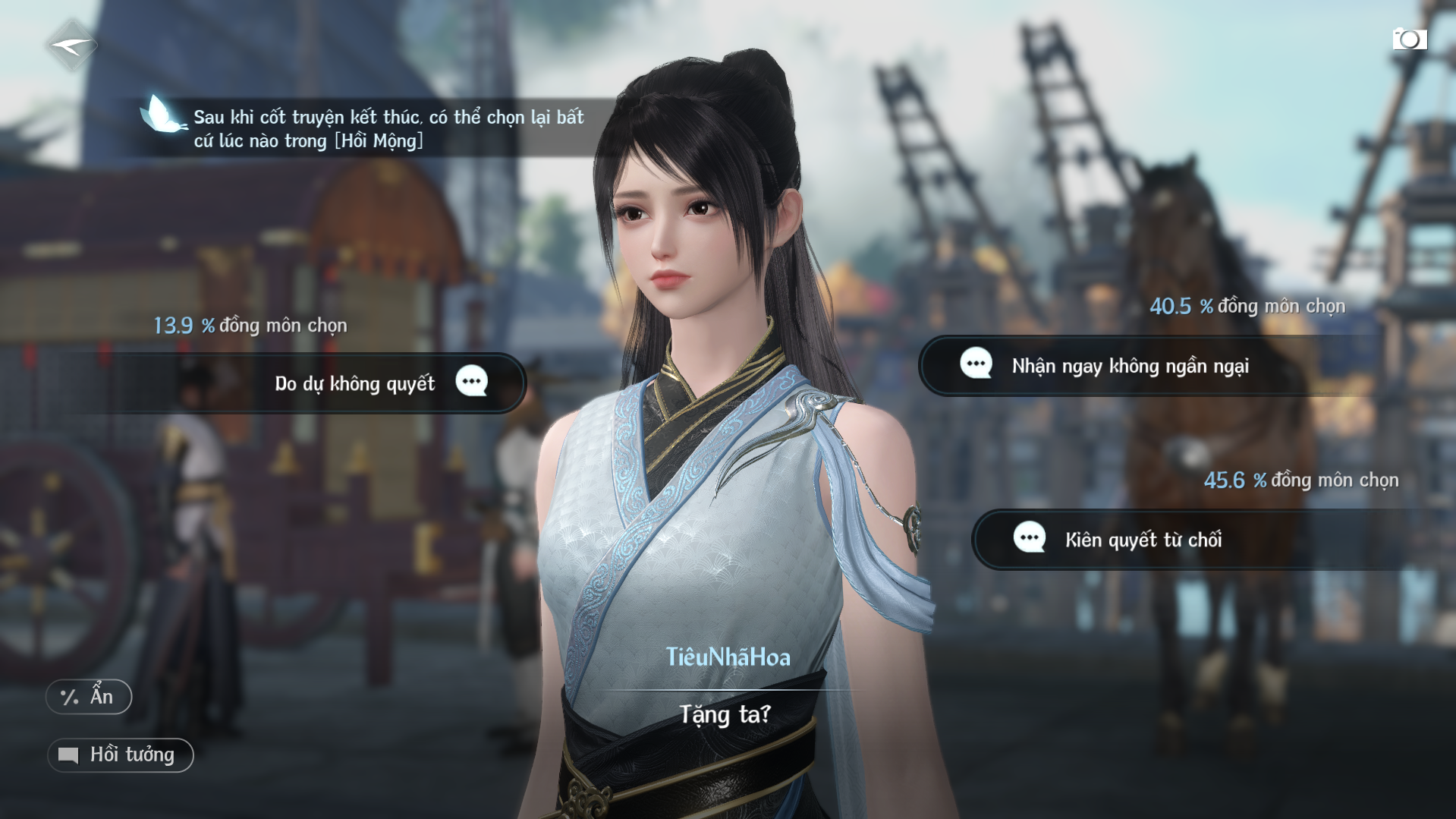Select "Nhận ngay không ngần ngại" dialogue option
The width and height of the screenshot is (1456, 819).
click(x=1129, y=366)
